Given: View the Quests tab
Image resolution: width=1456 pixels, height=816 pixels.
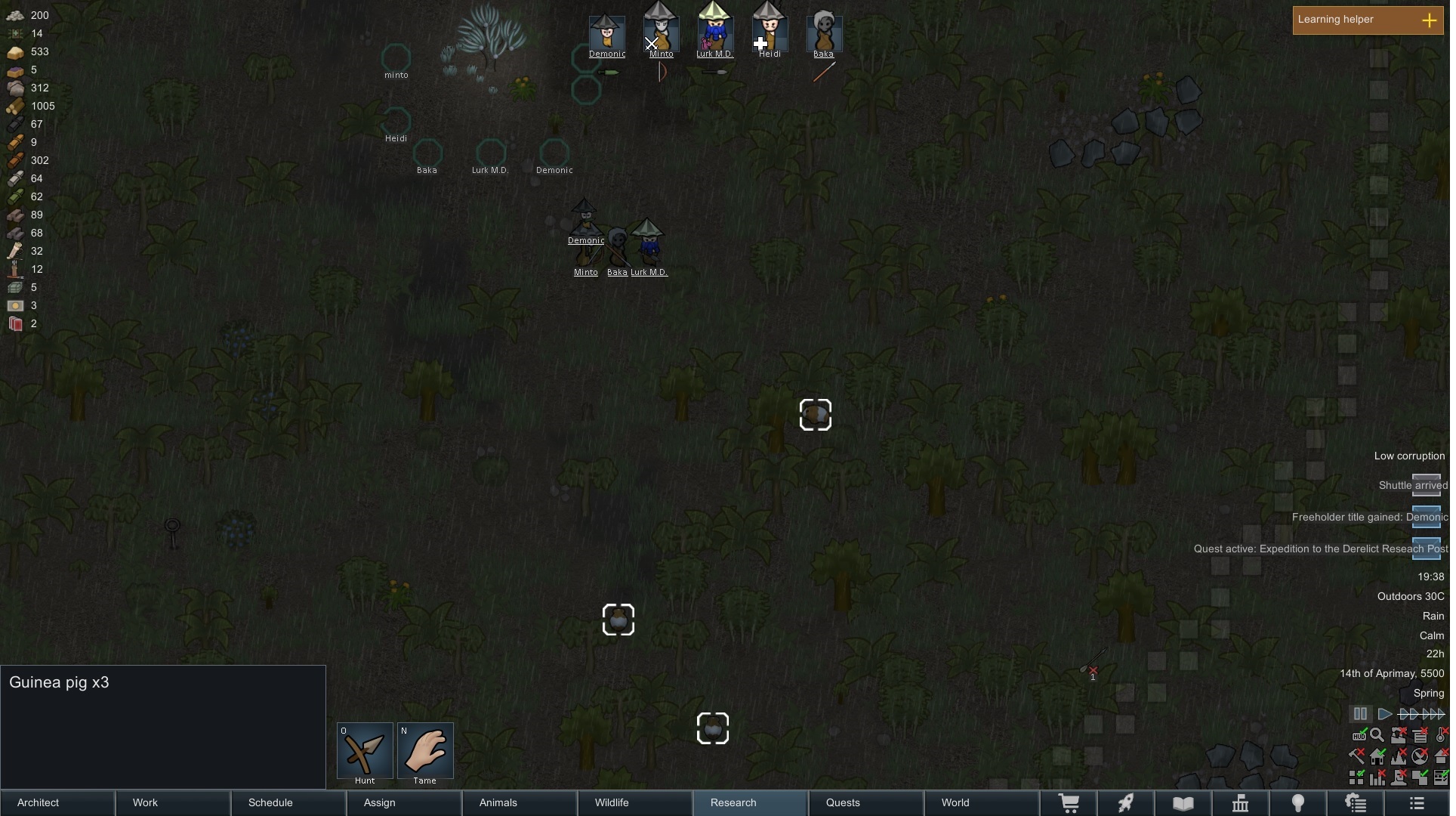Looking at the screenshot, I should click(865, 802).
